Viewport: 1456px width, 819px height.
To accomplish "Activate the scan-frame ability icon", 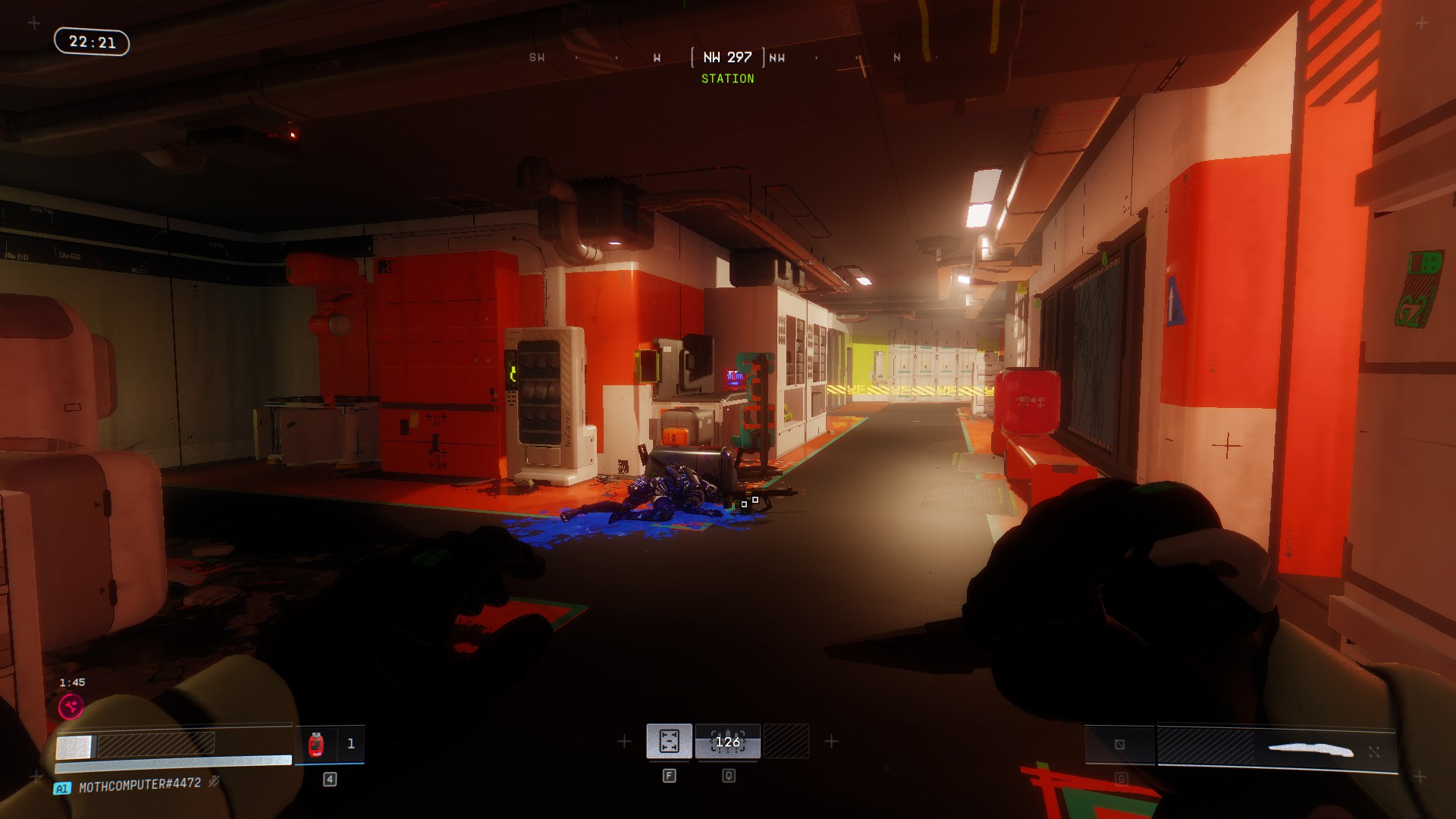I will click(x=669, y=741).
